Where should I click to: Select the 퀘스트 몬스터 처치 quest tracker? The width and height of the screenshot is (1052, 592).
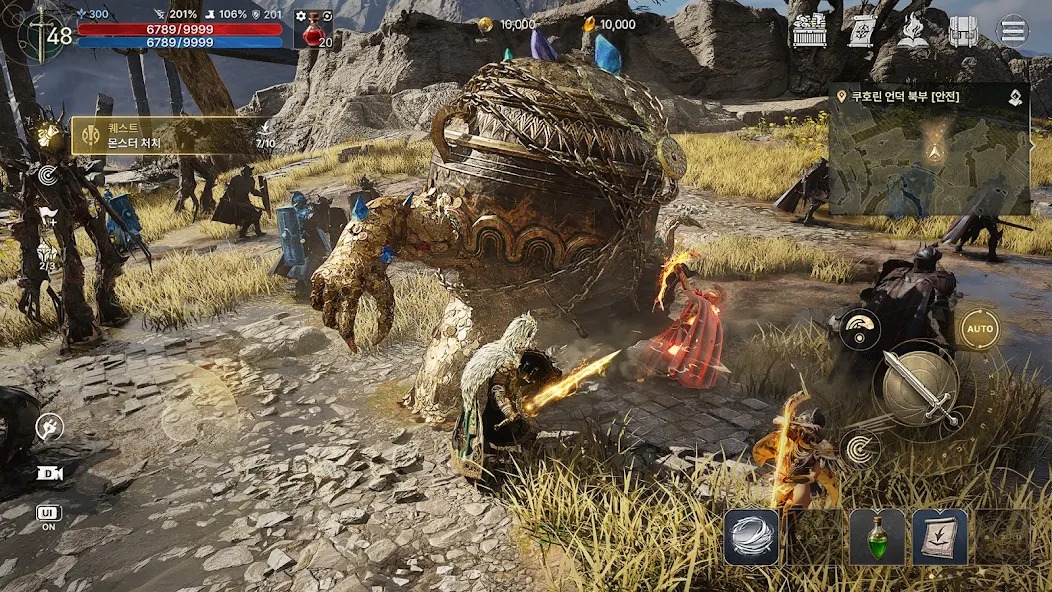click(160, 135)
